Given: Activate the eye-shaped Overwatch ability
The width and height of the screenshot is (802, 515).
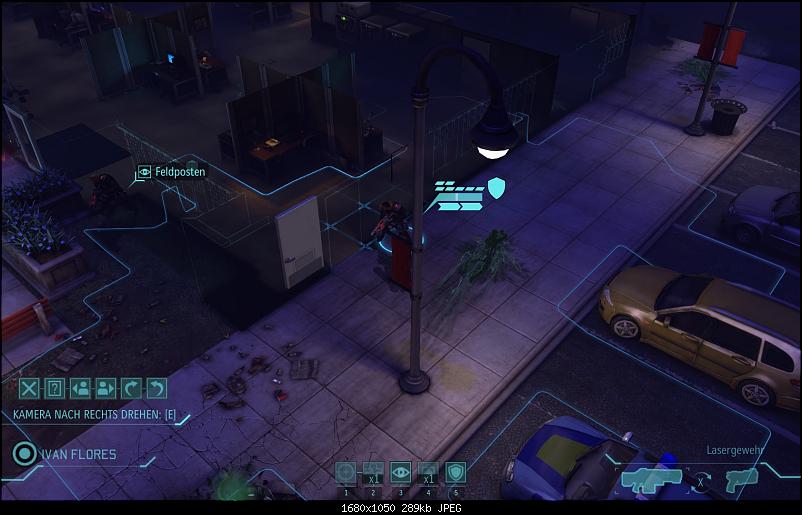Looking at the screenshot, I should pyautogui.click(x=401, y=473).
